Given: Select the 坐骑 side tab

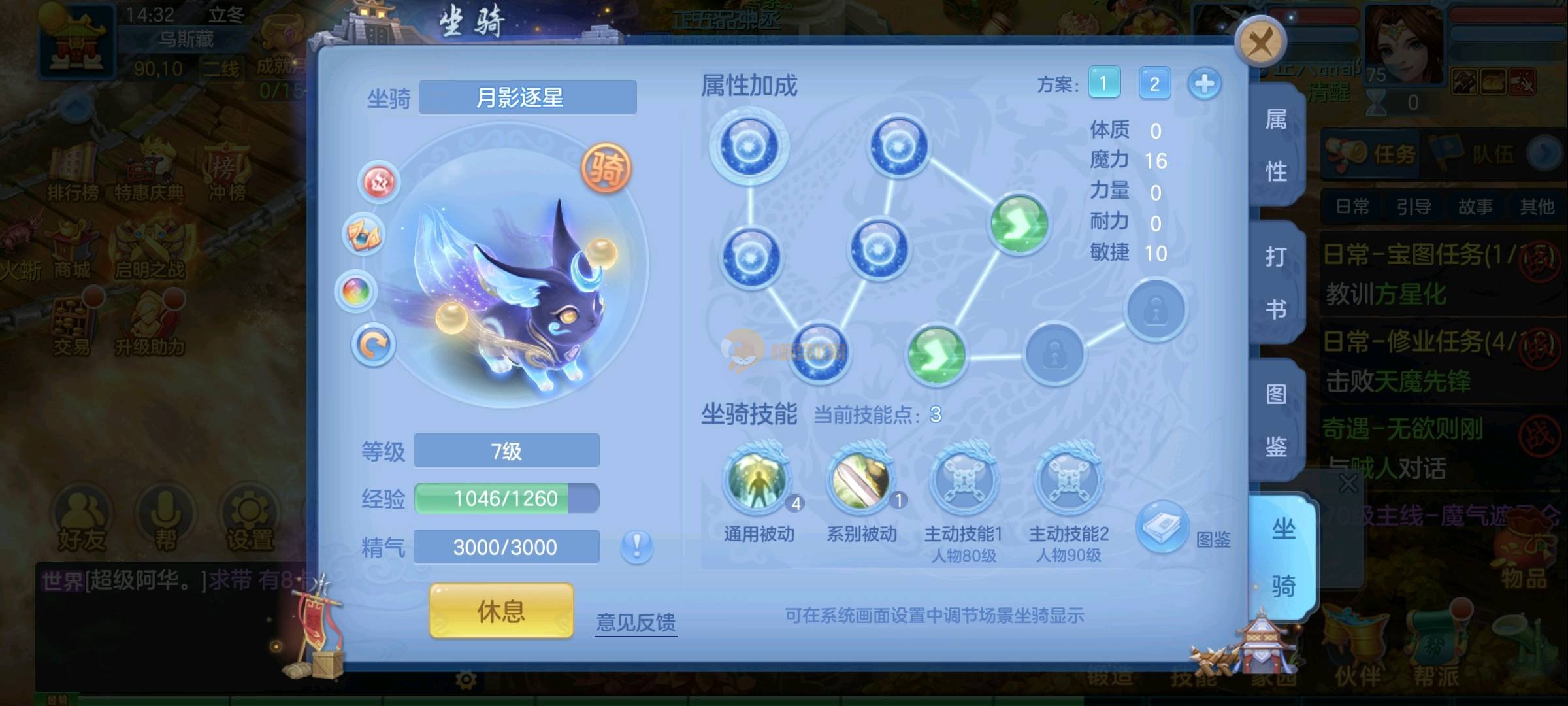Looking at the screenshot, I should [1283, 557].
